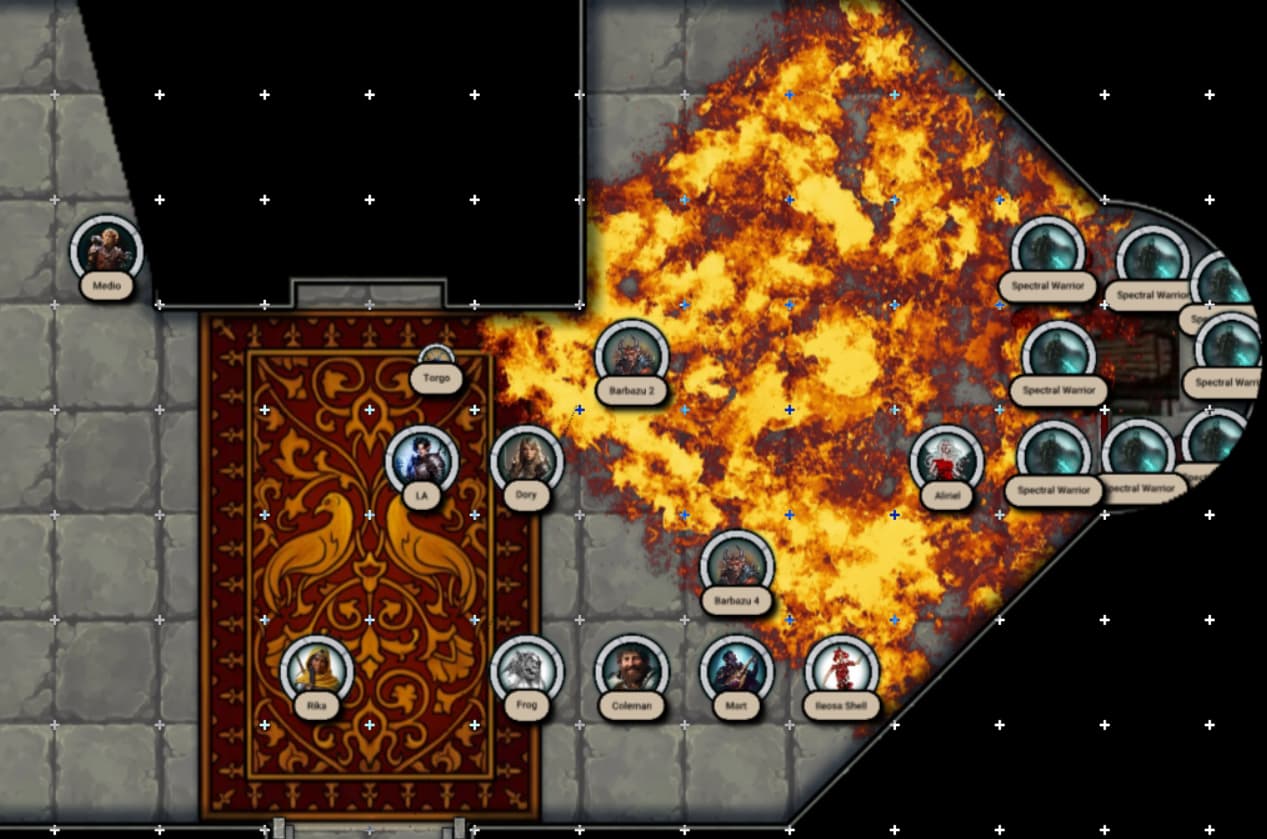1267x839 pixels.
Task: Click the Mart token
Action: (x=737, y=671)
